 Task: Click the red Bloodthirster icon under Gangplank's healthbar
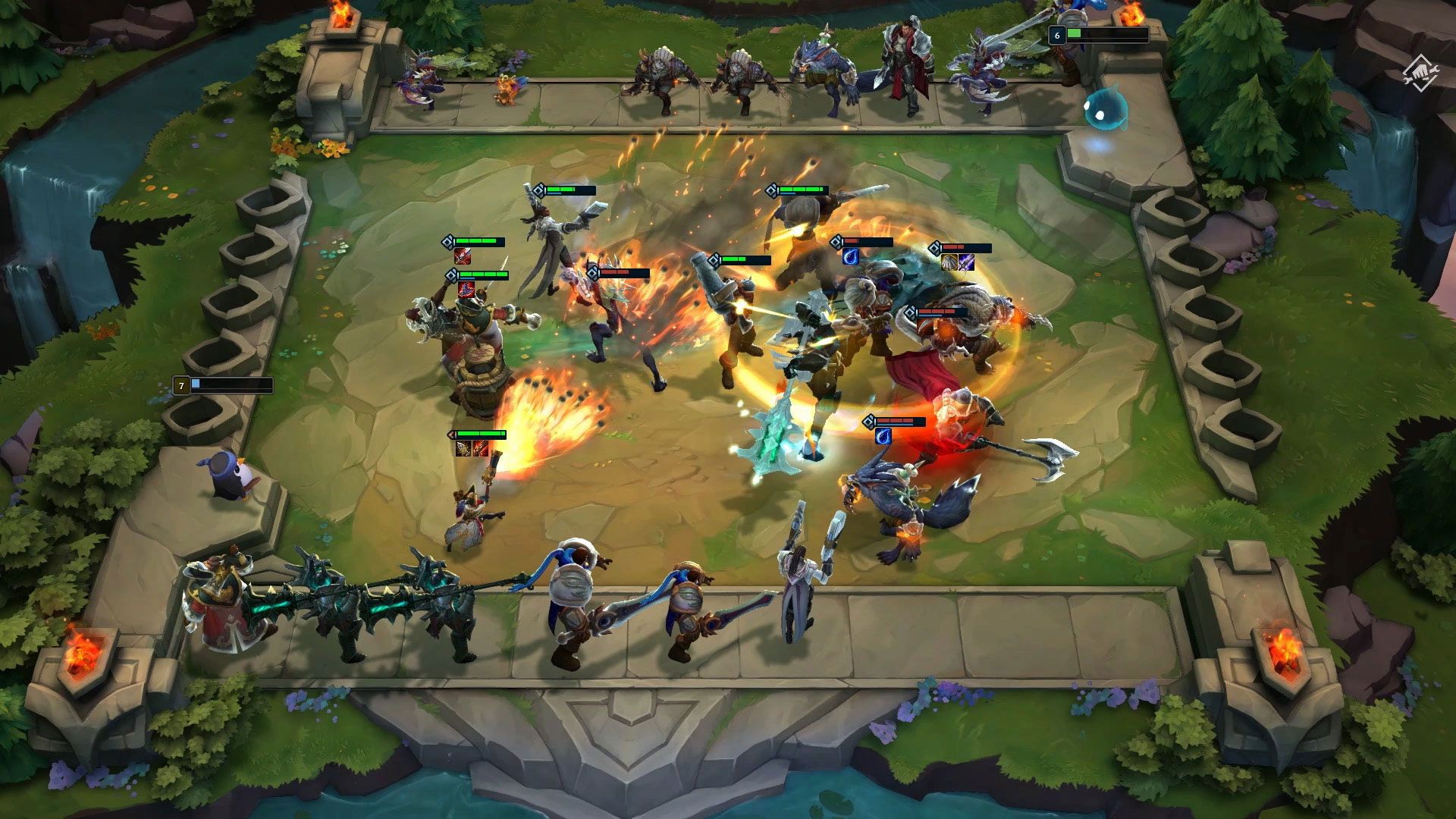click(x=466, y=290)
